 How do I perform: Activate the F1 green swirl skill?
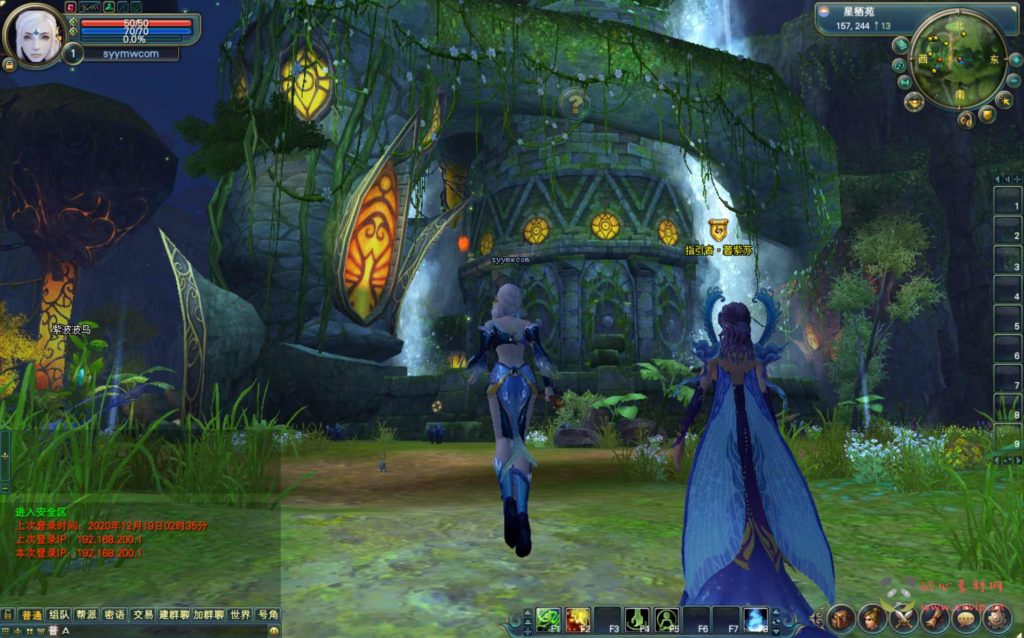coord(547,620)
